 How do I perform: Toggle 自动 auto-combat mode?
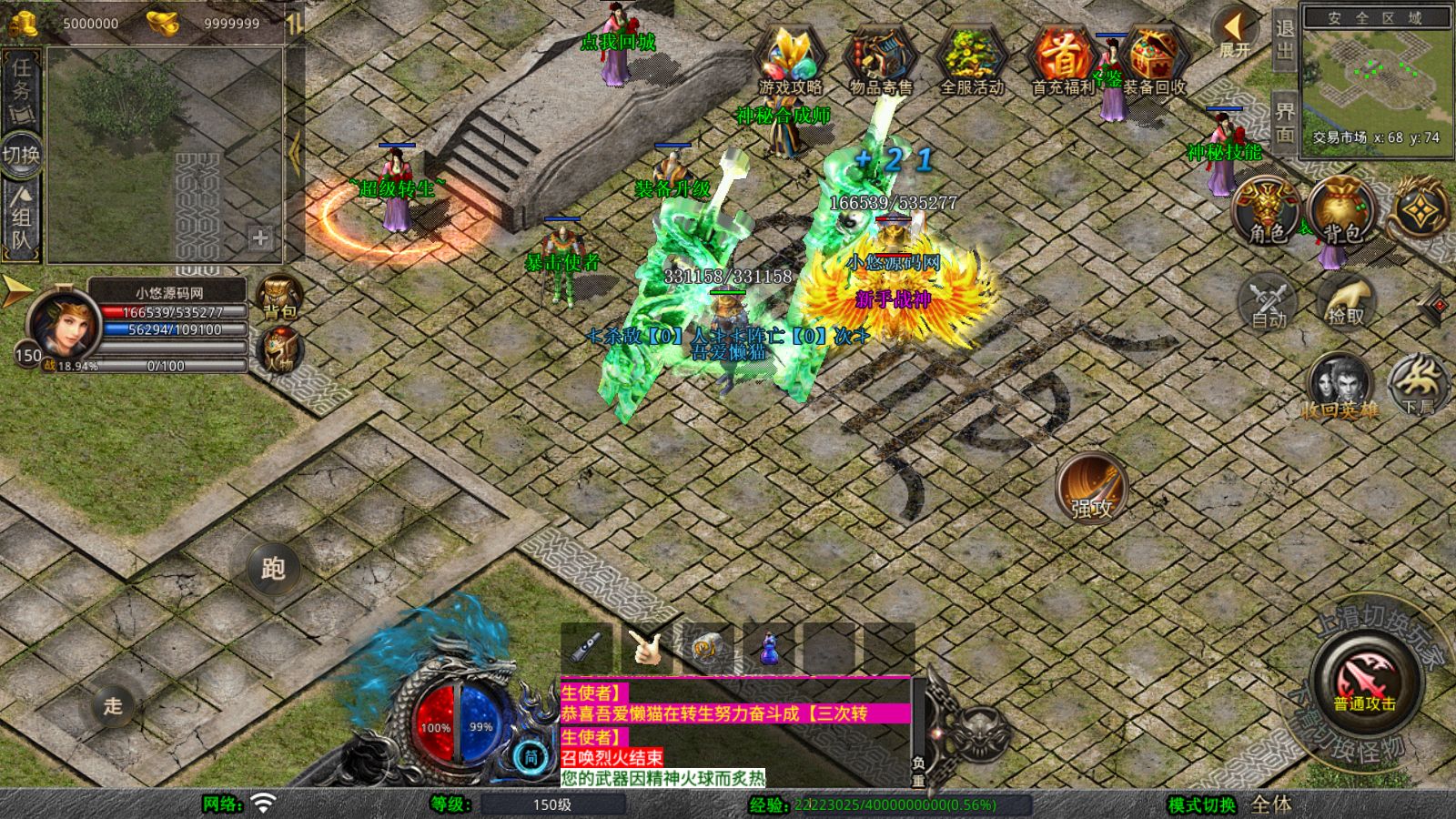click(x=1269, y=300)
